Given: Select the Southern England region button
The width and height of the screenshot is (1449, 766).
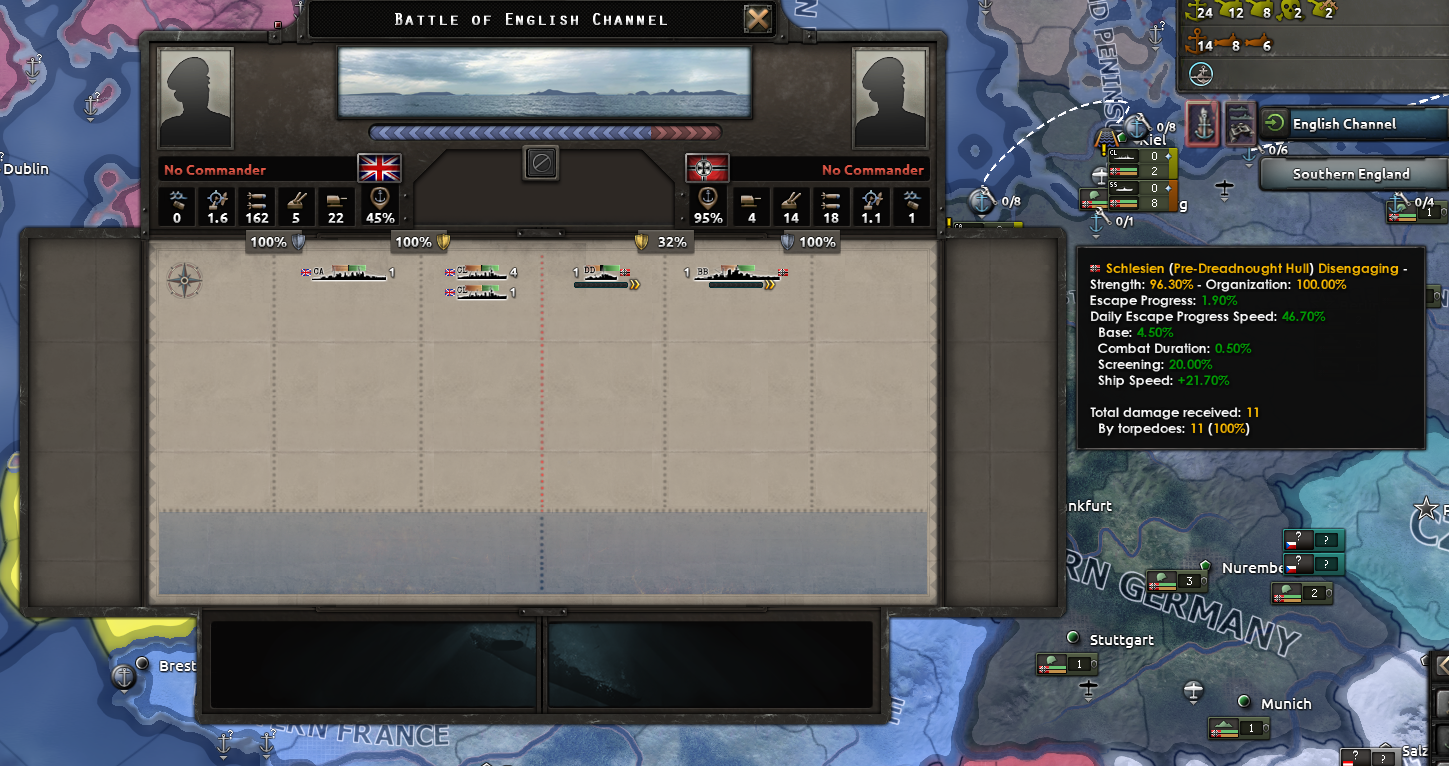Looking at the screenshot, I should click(x=1350, y=174).
